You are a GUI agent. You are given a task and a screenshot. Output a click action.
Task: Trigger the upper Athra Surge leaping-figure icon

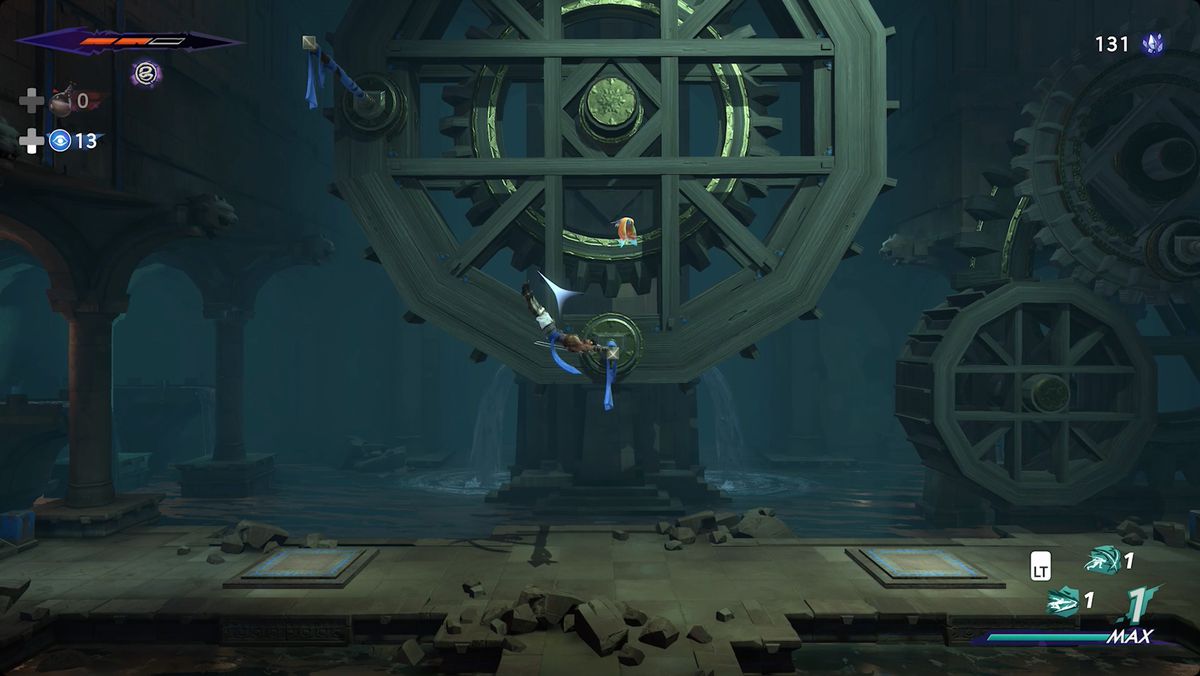(x=1103, y=560)
